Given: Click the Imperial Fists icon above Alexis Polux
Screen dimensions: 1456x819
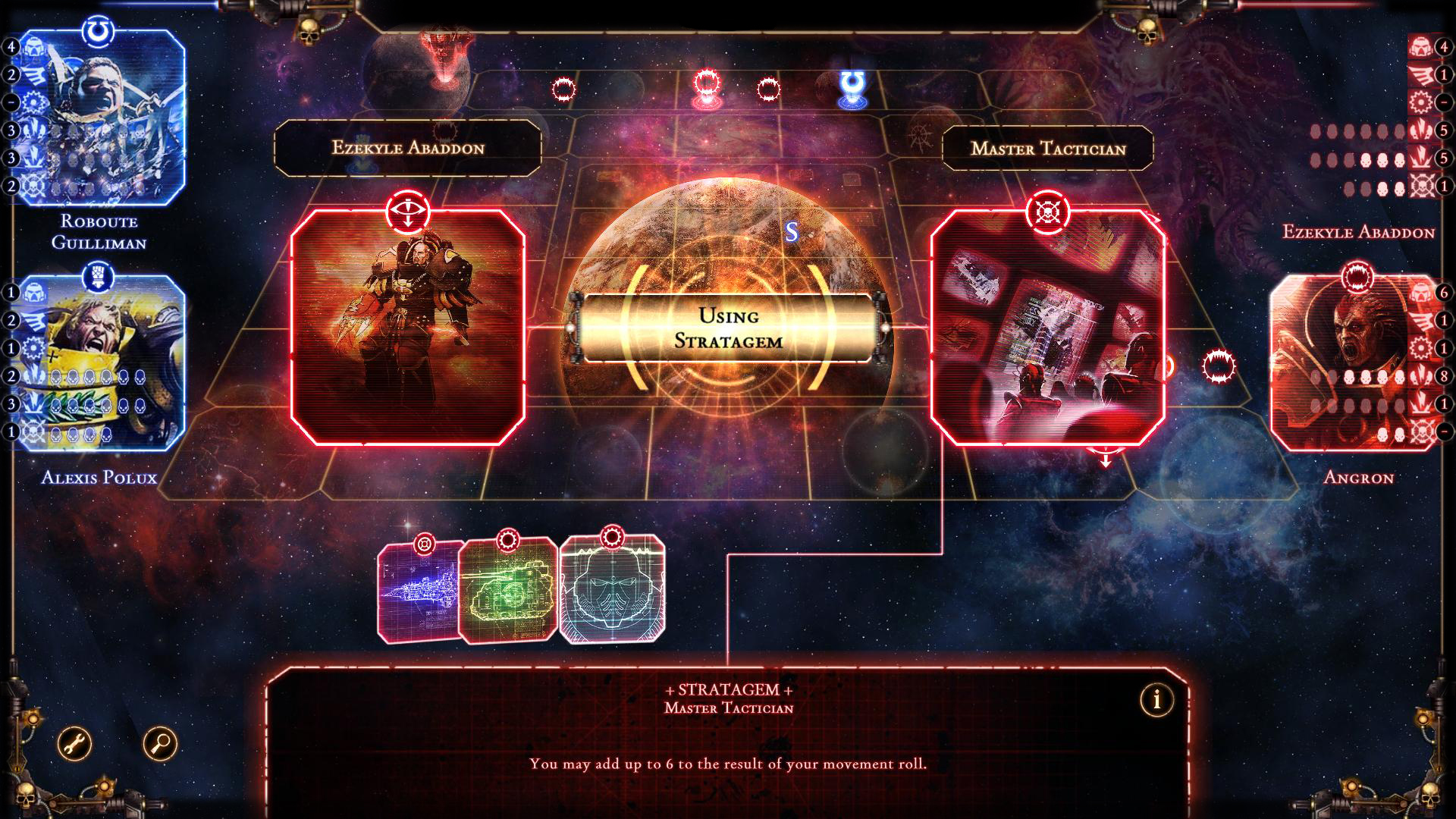Looking at the screenshot, I should [x=99, y=273].
